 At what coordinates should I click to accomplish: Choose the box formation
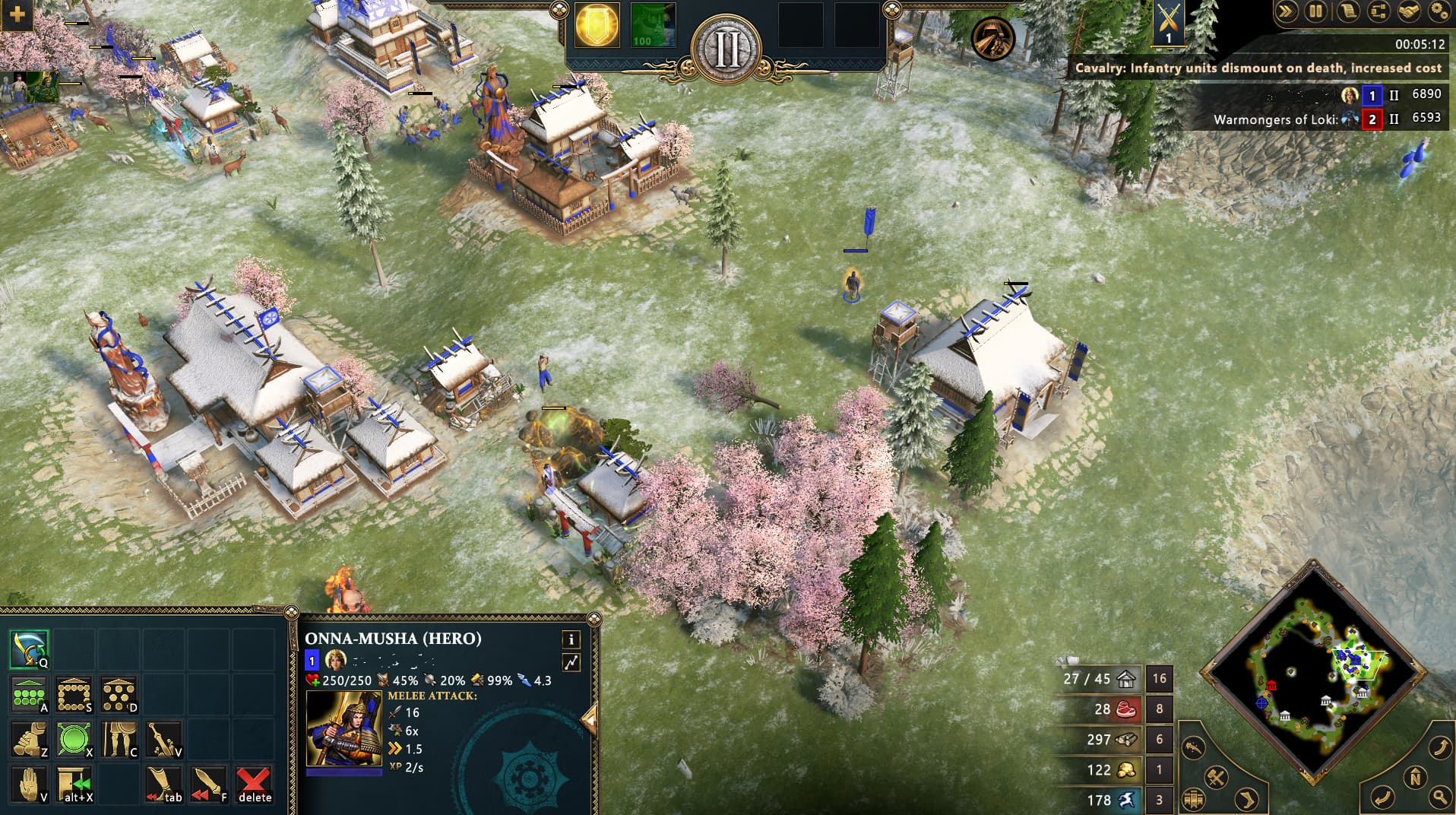pyautogui.click(x=74, y=694)
